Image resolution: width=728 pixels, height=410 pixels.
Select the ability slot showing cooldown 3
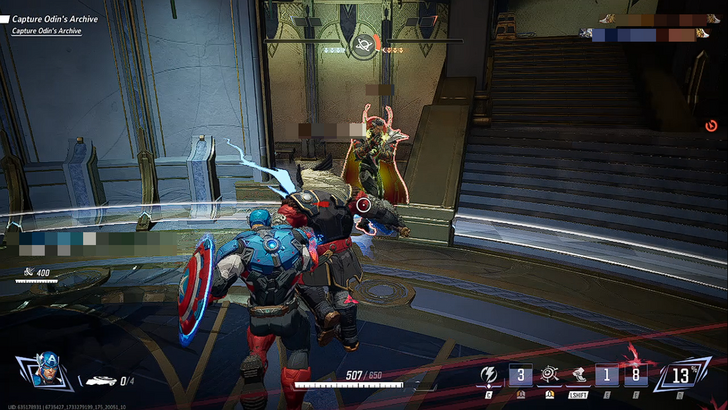[x=520, y=376]
